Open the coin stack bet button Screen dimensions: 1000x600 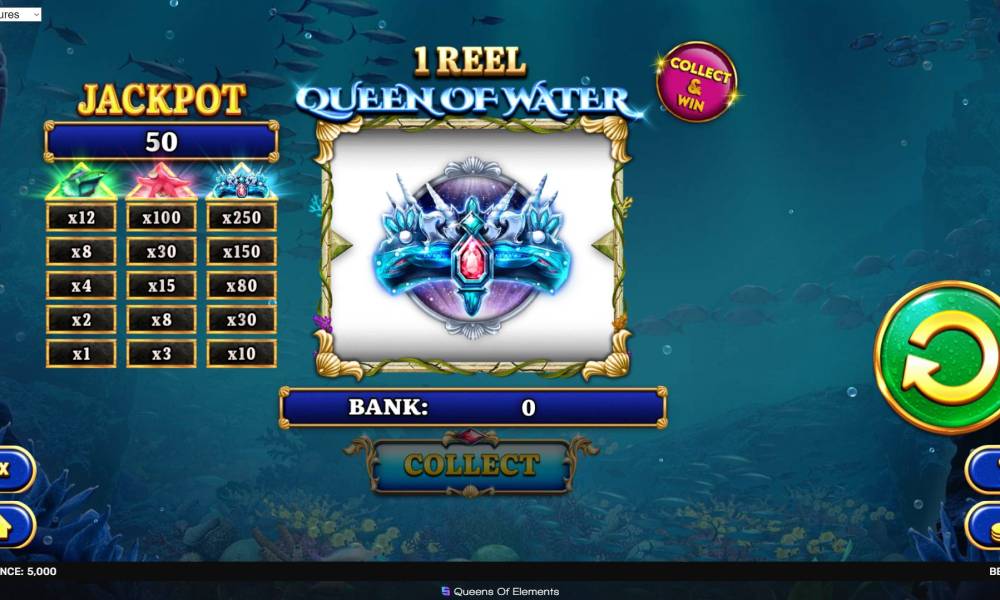coord(985,523)
